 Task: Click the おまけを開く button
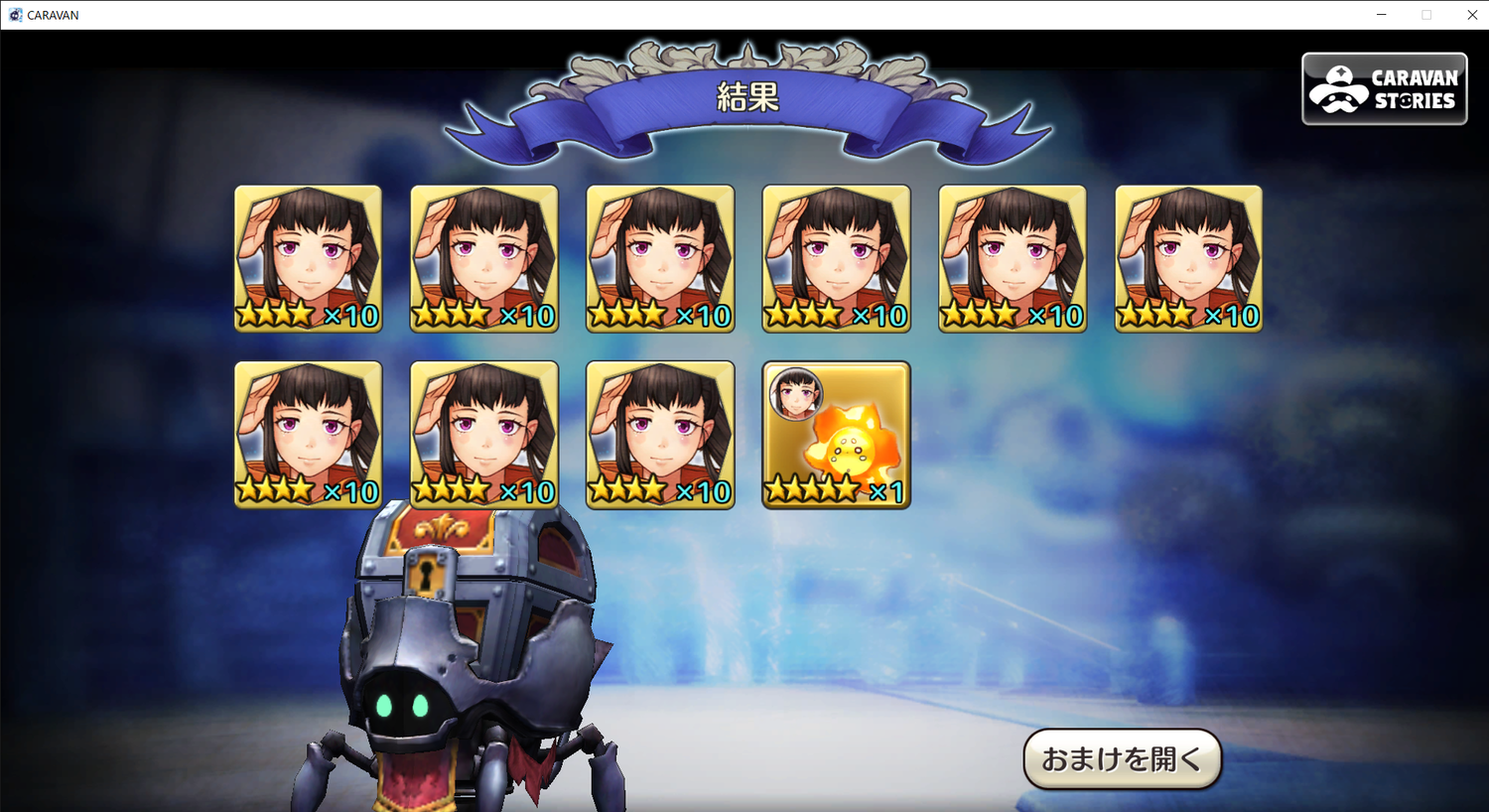tap(1122, 759)
